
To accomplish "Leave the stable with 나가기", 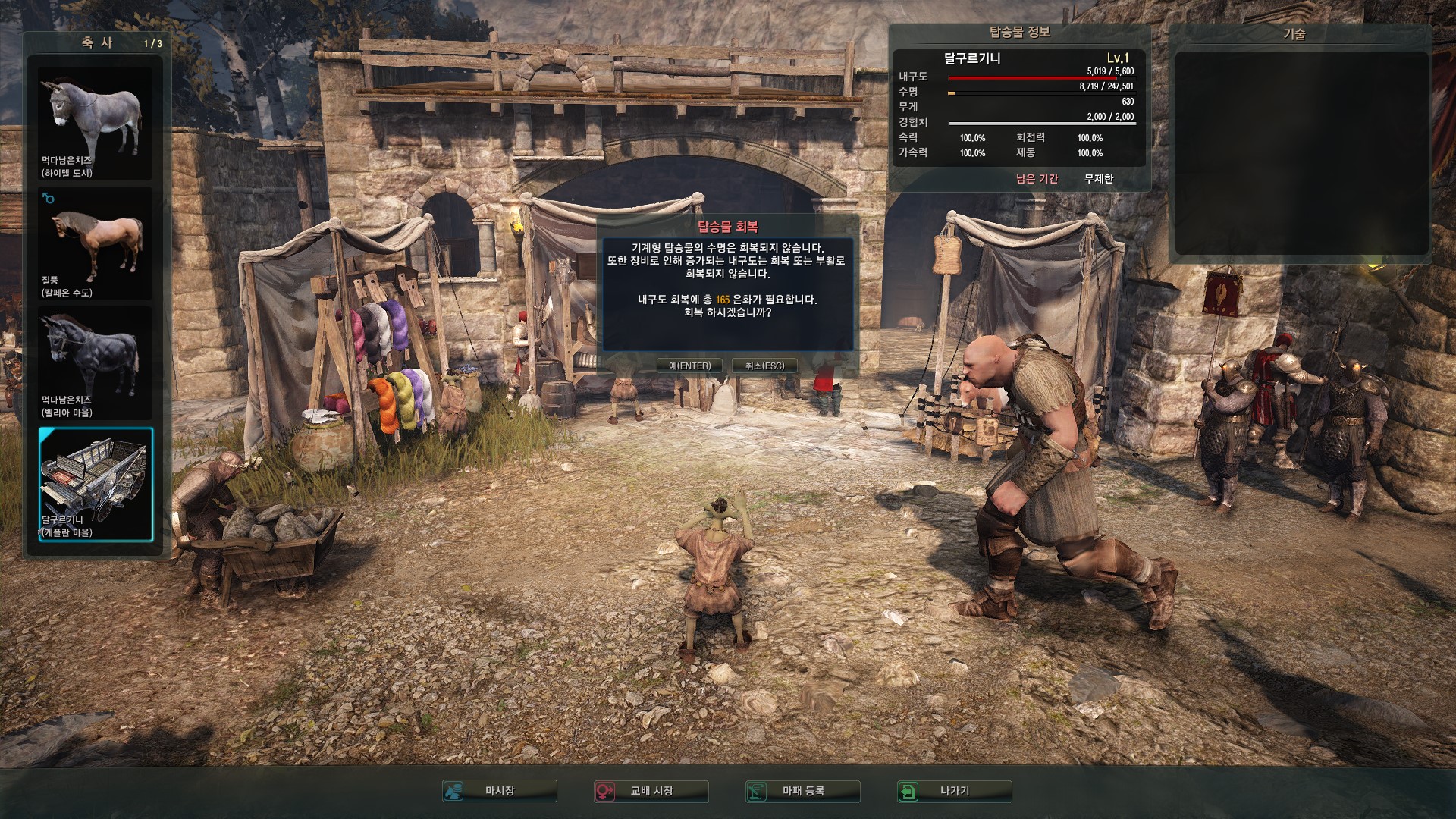I will click(954, 791).
